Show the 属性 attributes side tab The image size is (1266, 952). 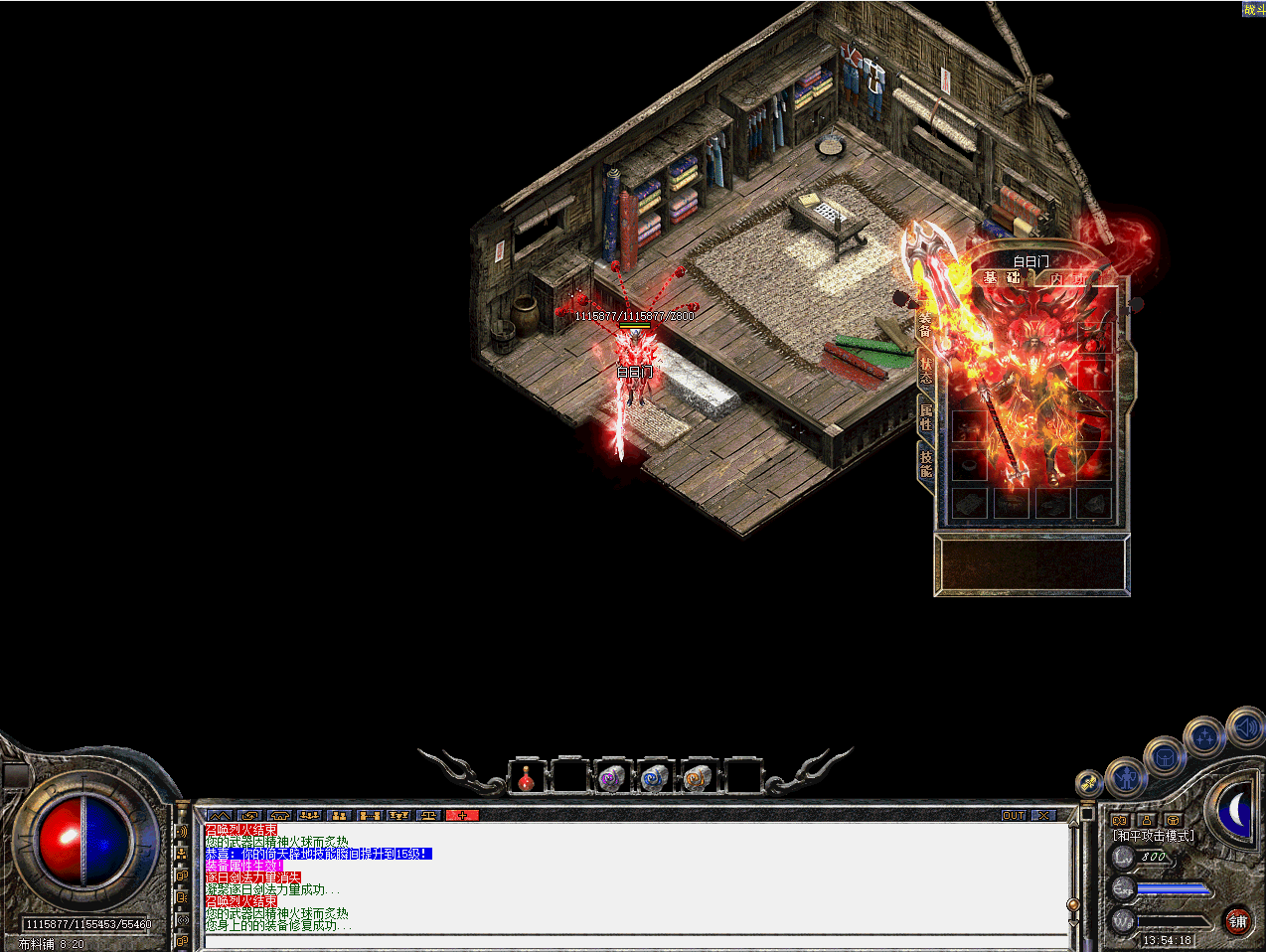coord(925,416)
